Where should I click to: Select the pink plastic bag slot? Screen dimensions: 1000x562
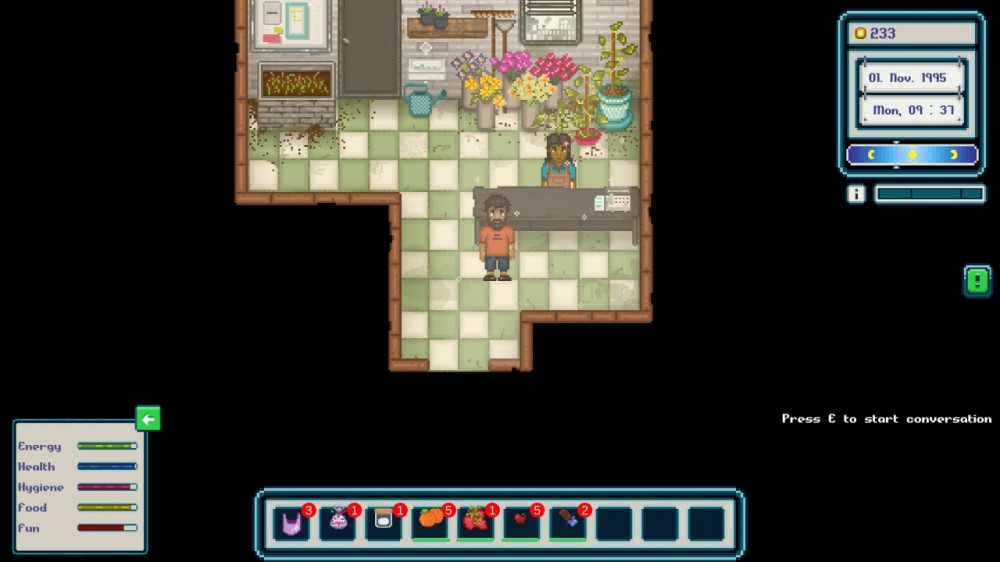(x=291, y=523)
